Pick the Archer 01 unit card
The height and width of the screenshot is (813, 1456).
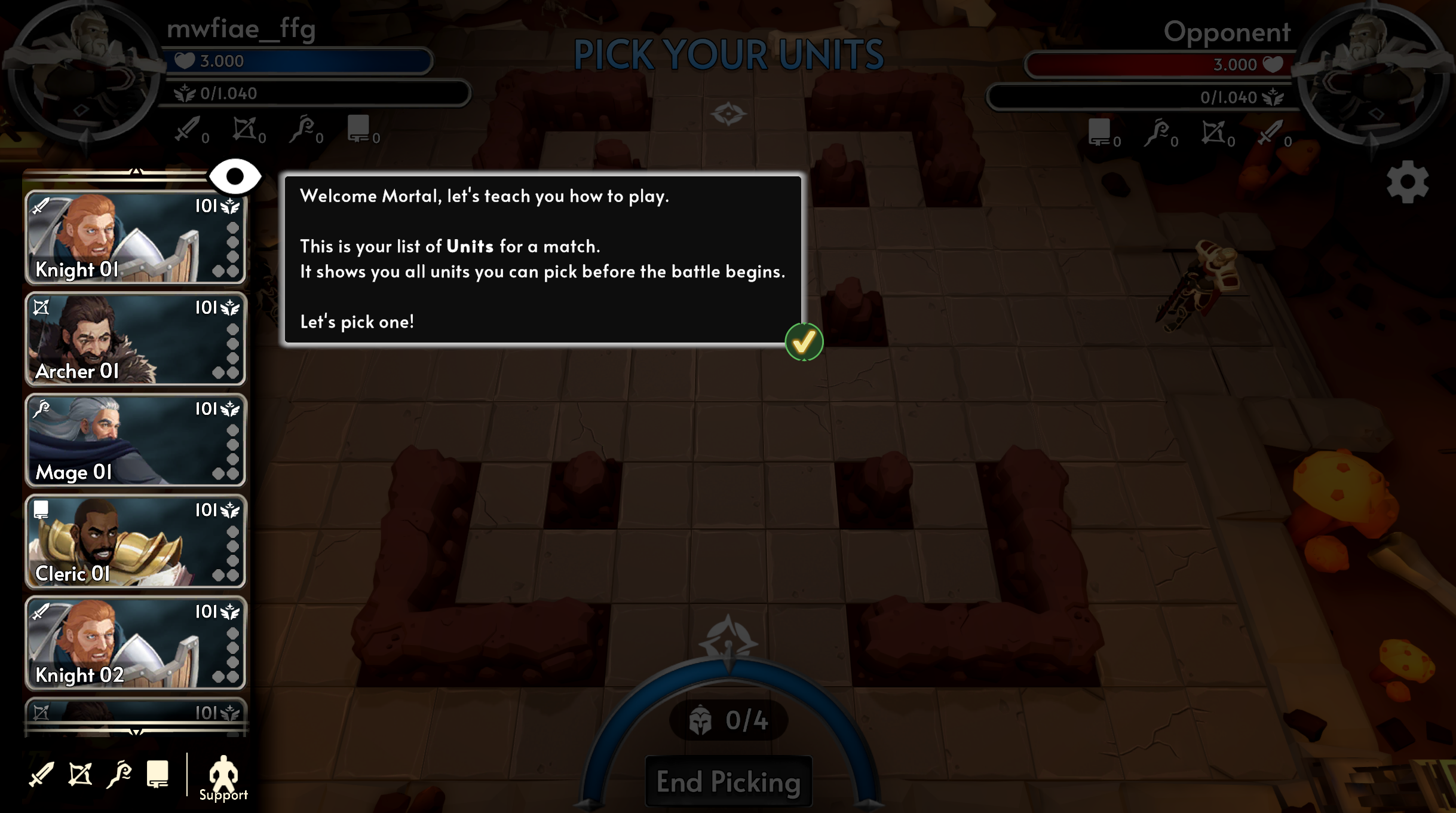[x=135, y=339]
